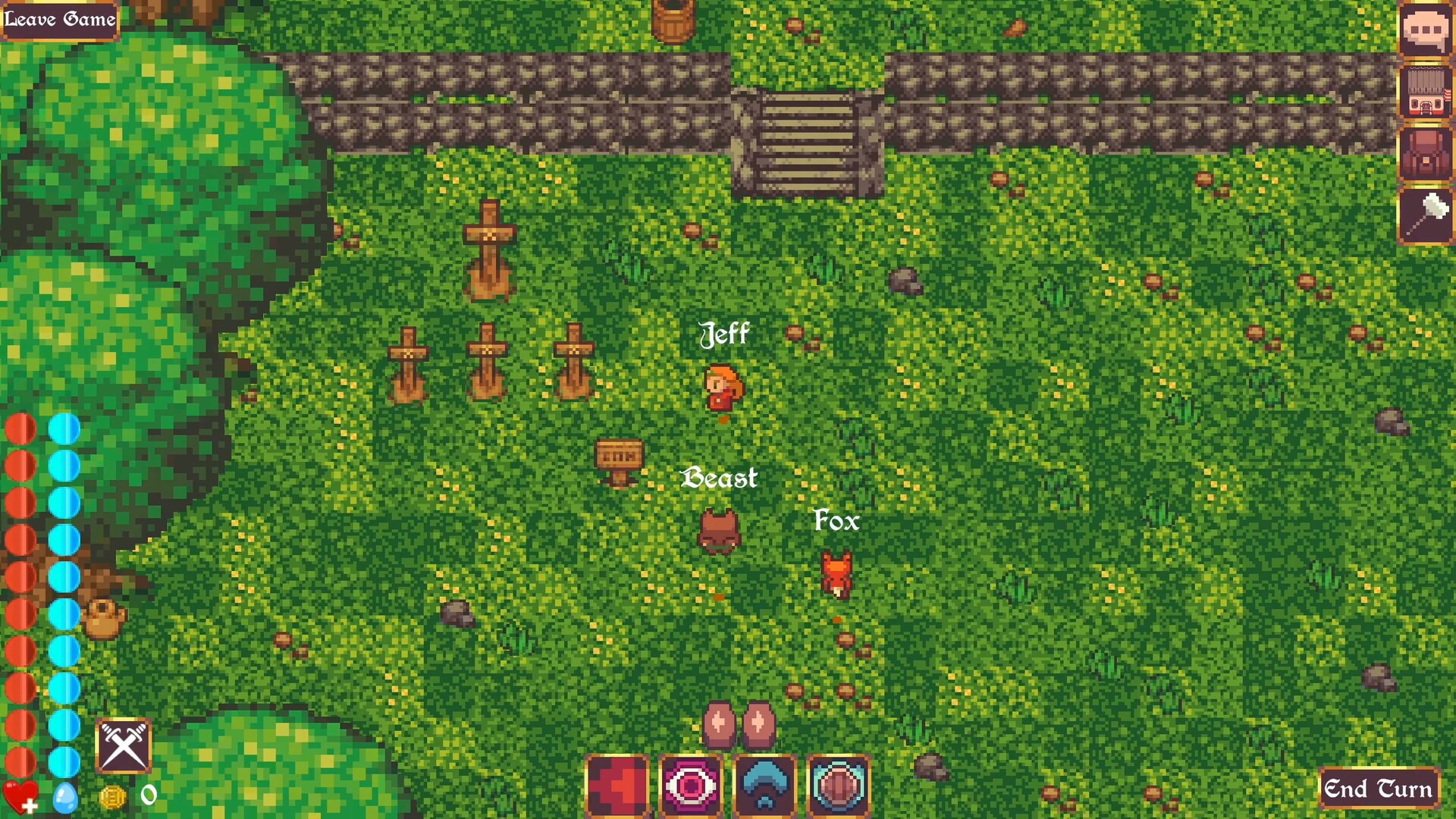
Task: Click the topmost blue mana orb
Action: tap(64, 427)
